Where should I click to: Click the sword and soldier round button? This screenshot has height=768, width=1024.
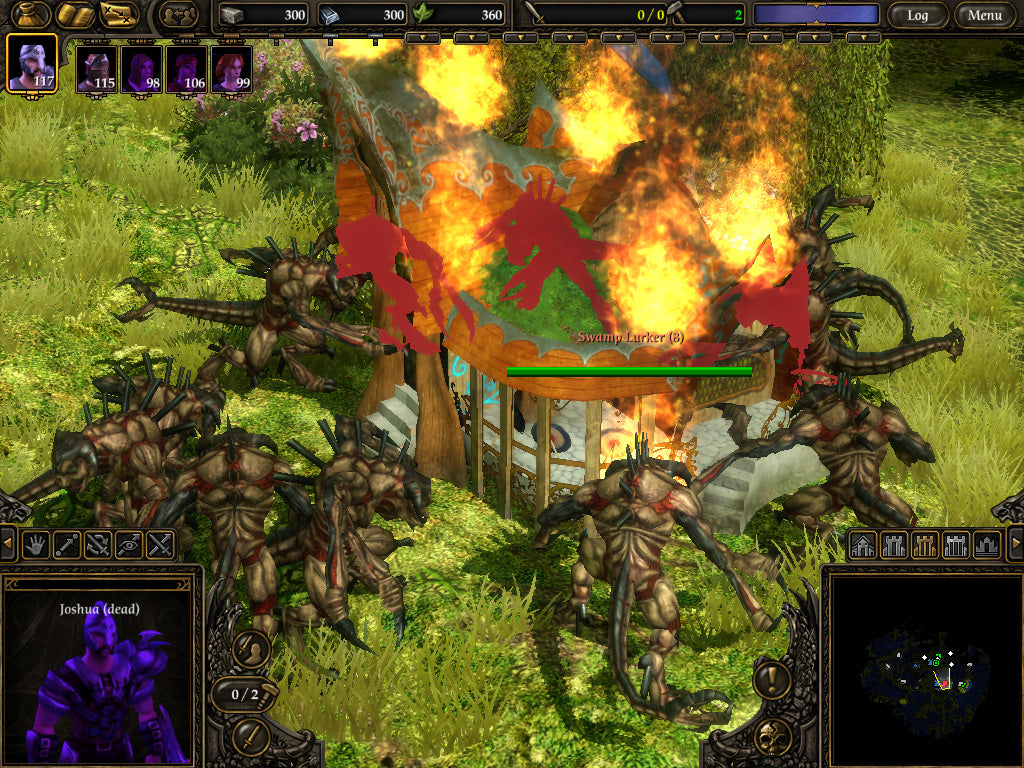point(251,649)
